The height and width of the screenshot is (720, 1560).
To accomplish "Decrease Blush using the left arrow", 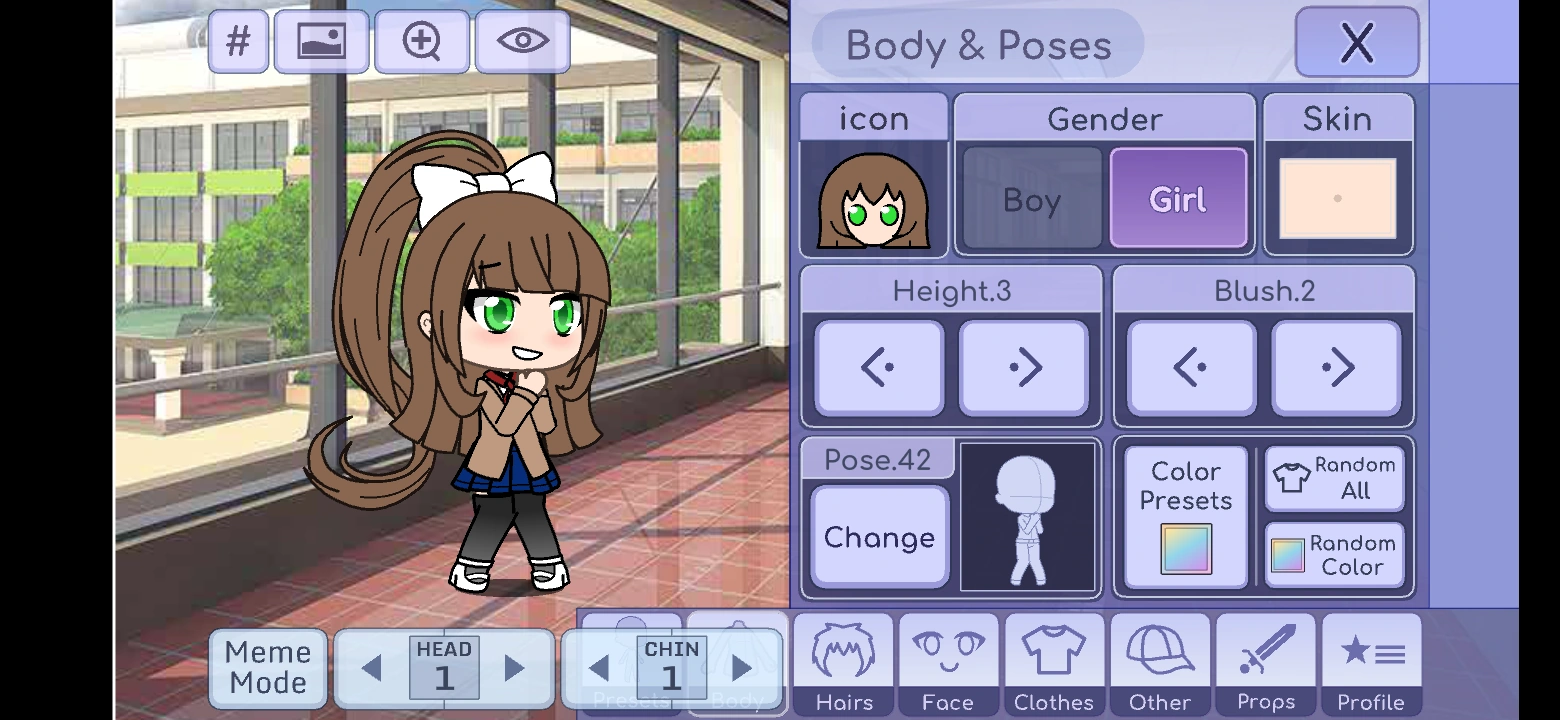I will 1190,366.
